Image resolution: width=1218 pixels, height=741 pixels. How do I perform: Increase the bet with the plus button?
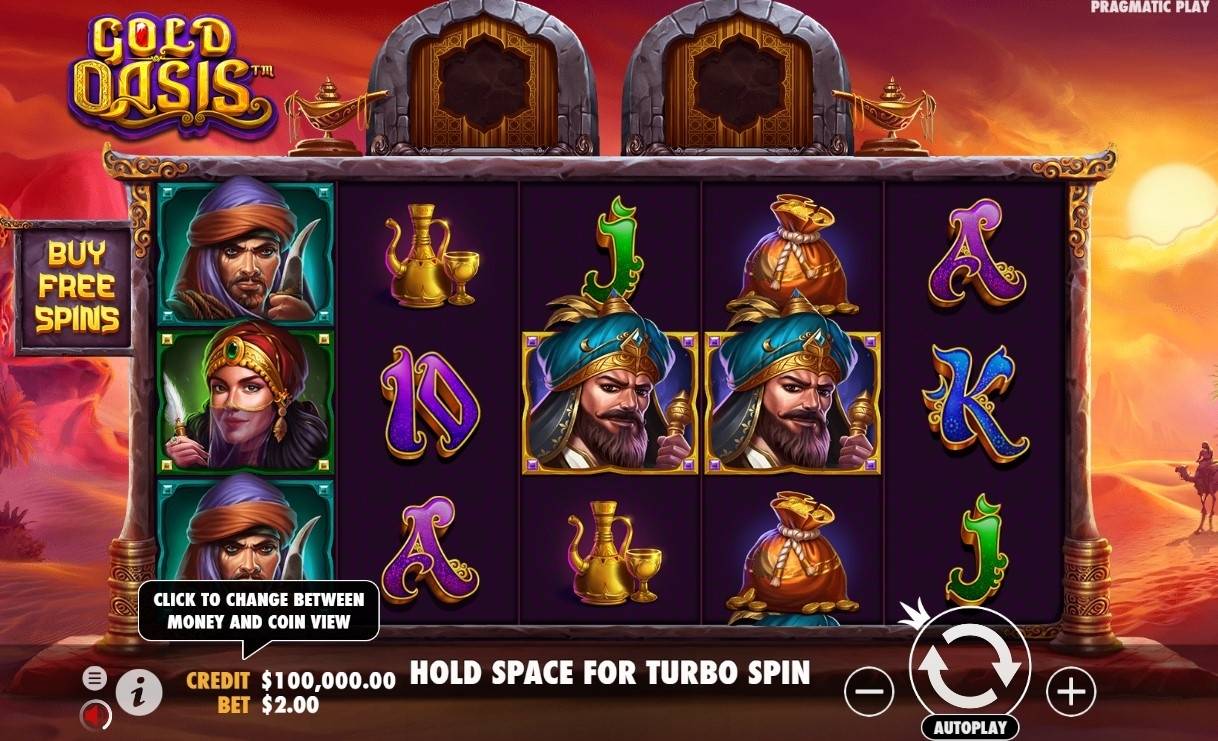[1070, 690]
